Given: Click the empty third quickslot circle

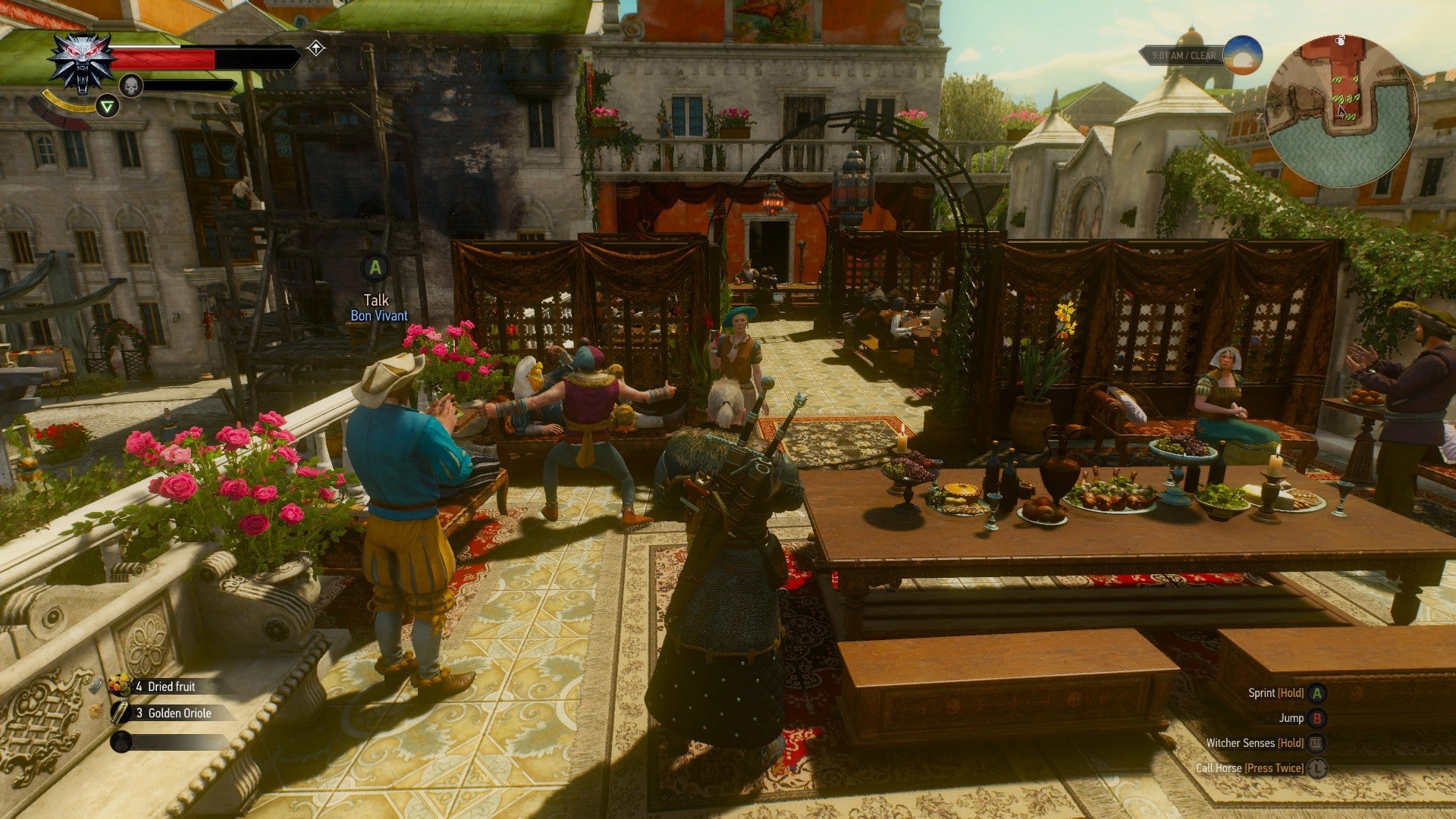Looking at the screenshot, I should pos(121,741).
